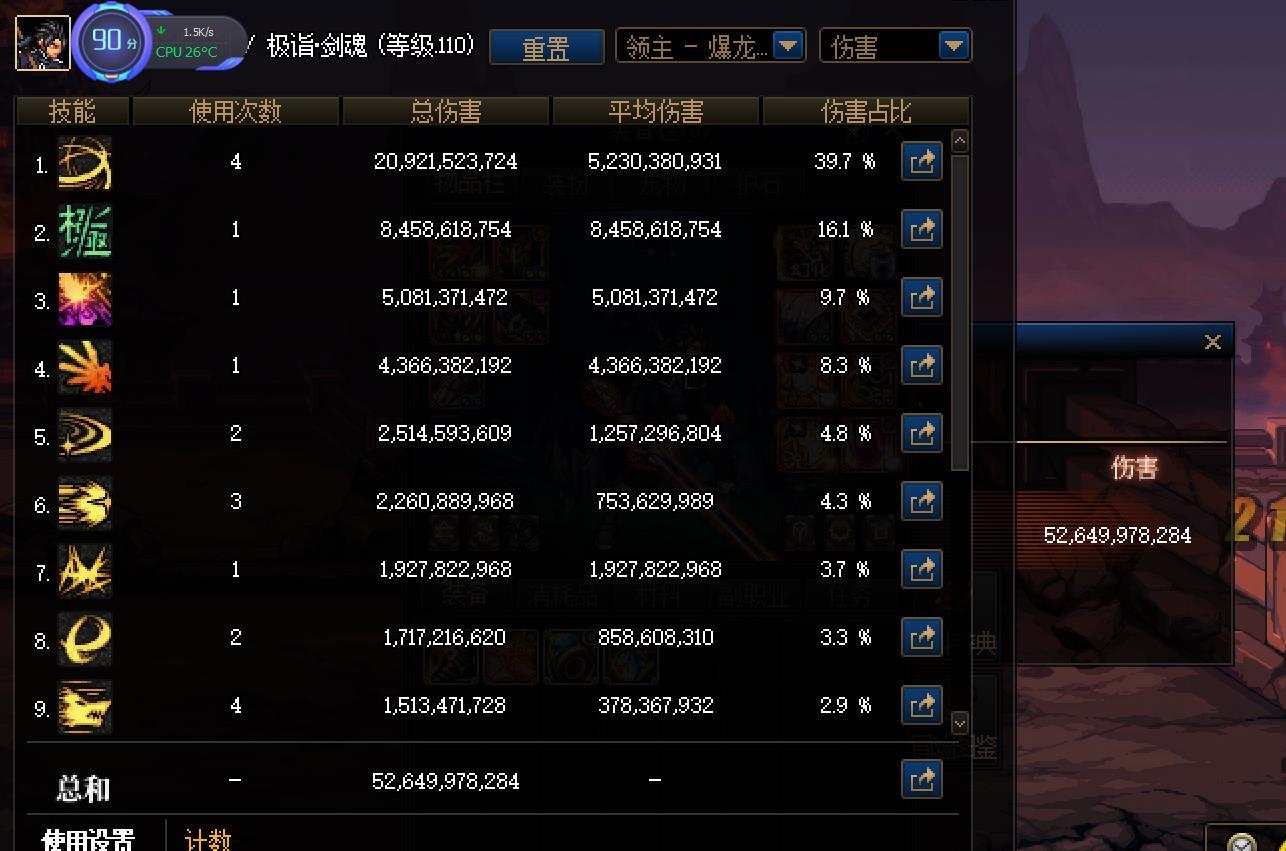Click the share icon next to the top skill row

(921, 161)
